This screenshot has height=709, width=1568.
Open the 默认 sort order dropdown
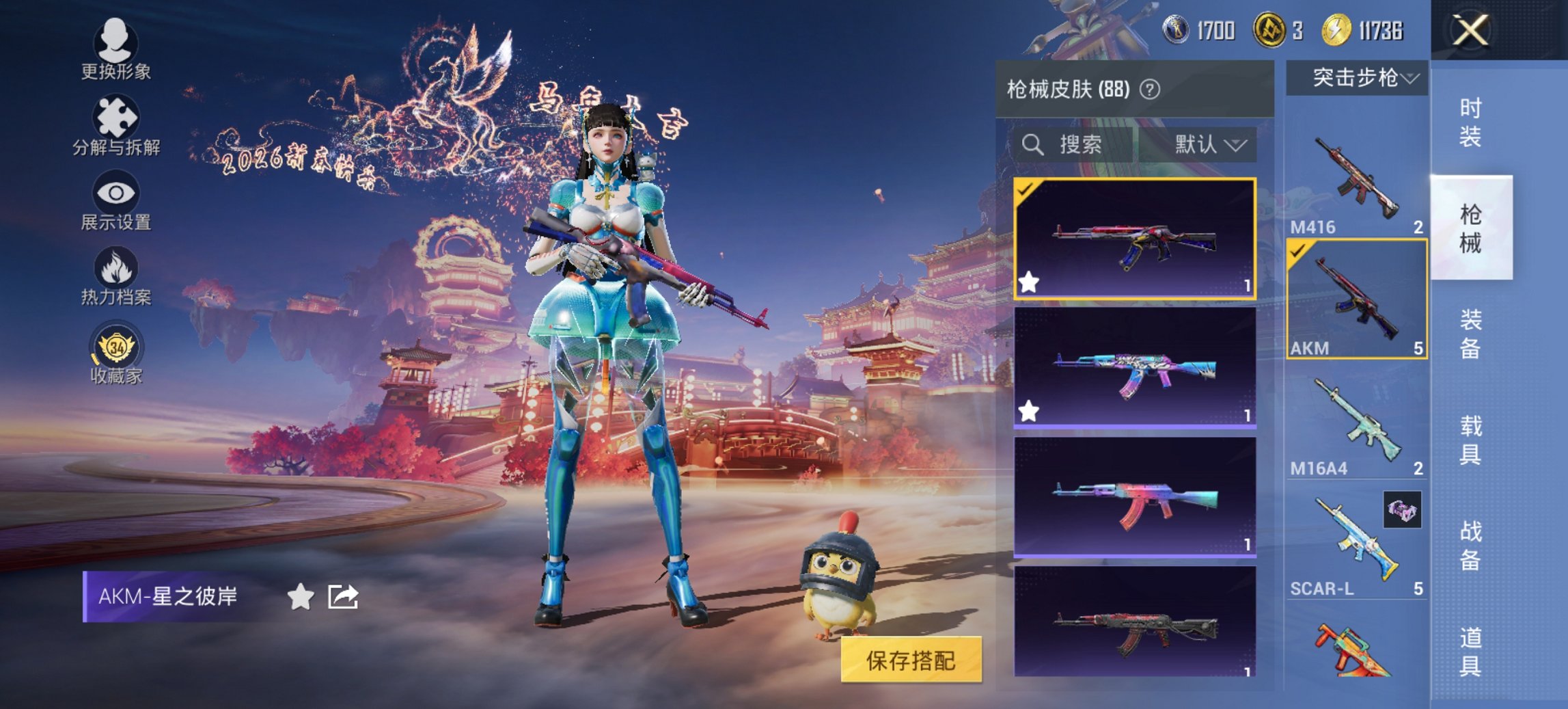(x=1208, y=144)
